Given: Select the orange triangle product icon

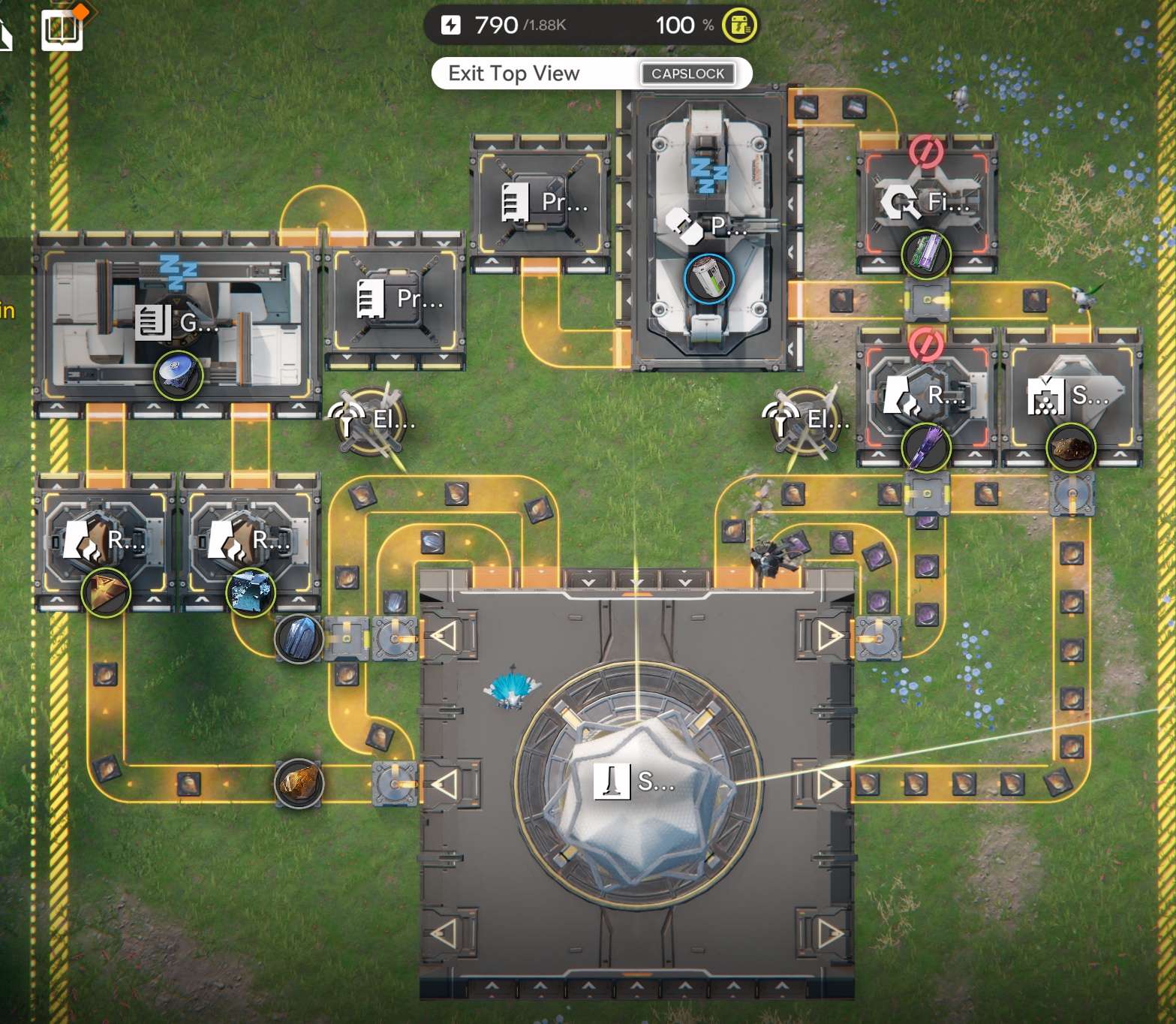Looking at the screenshot, I should coord(106,592).
